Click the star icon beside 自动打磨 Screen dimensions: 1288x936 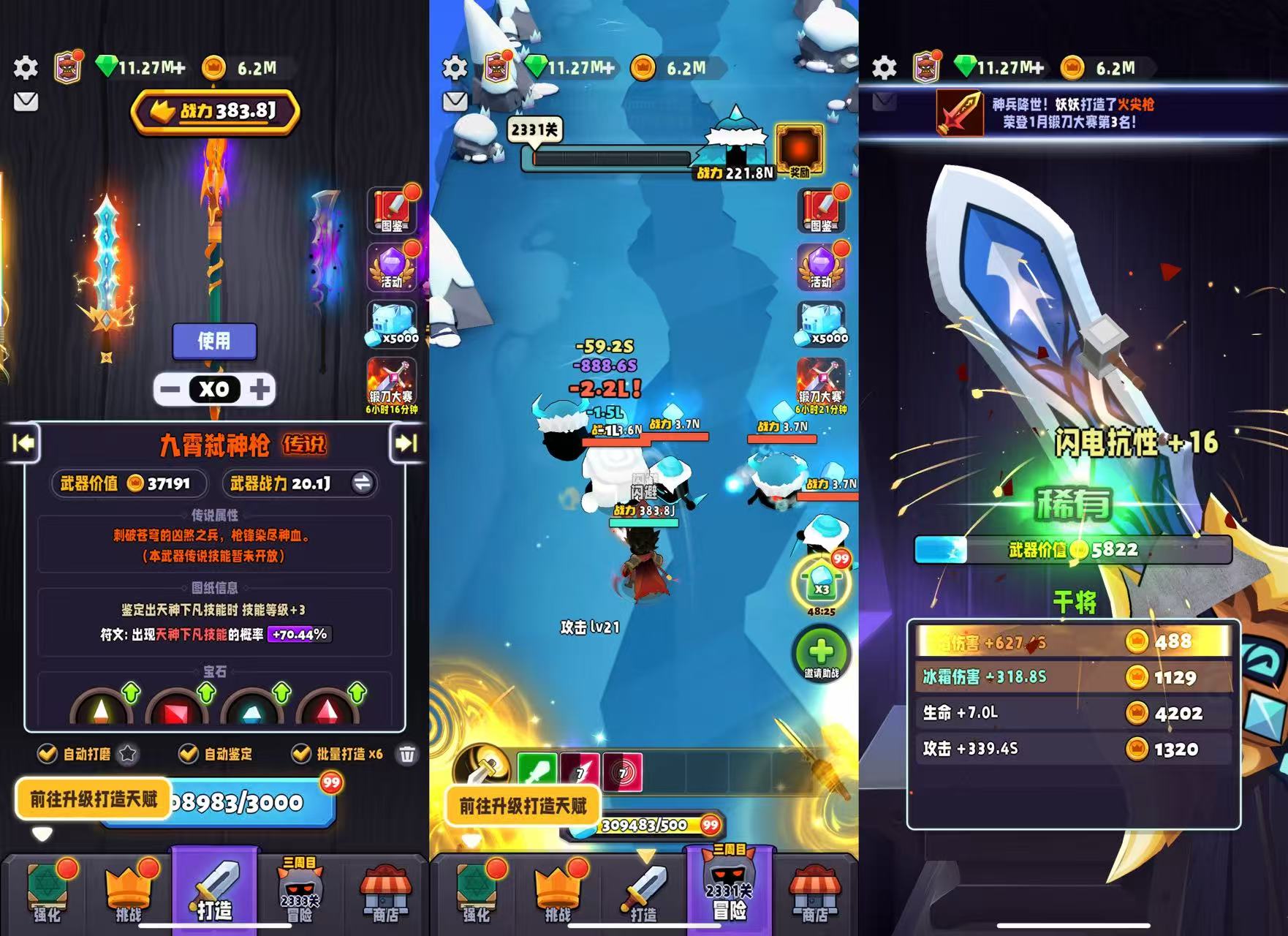click(x=128, y=753)
